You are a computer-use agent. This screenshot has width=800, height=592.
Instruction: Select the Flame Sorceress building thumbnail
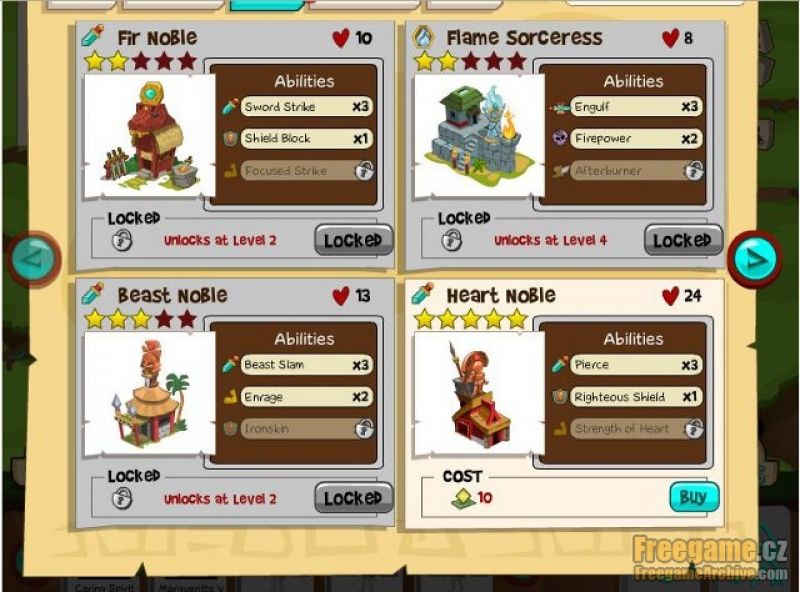tap(477, 137)
